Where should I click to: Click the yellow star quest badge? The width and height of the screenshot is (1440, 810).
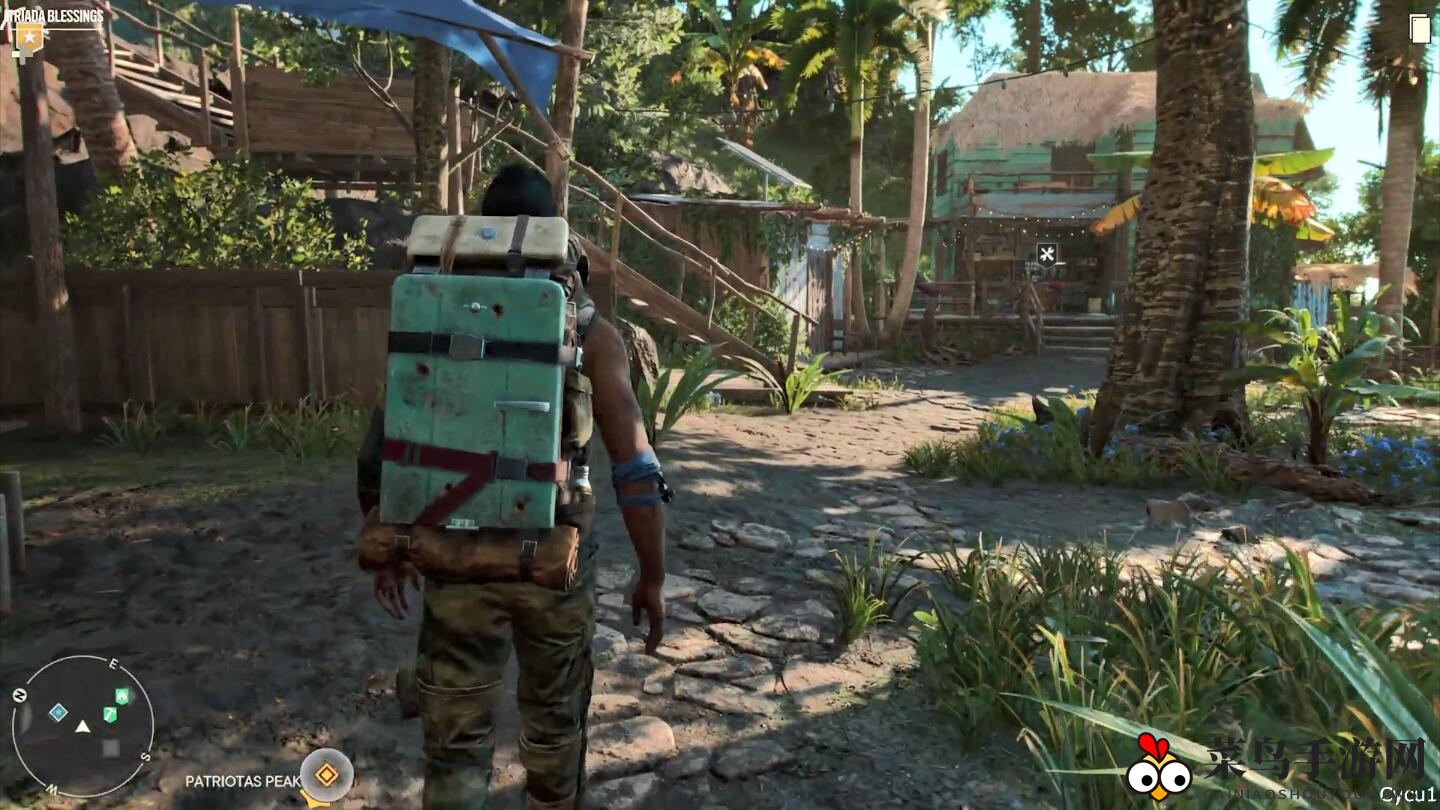click(x=27, y=38)
